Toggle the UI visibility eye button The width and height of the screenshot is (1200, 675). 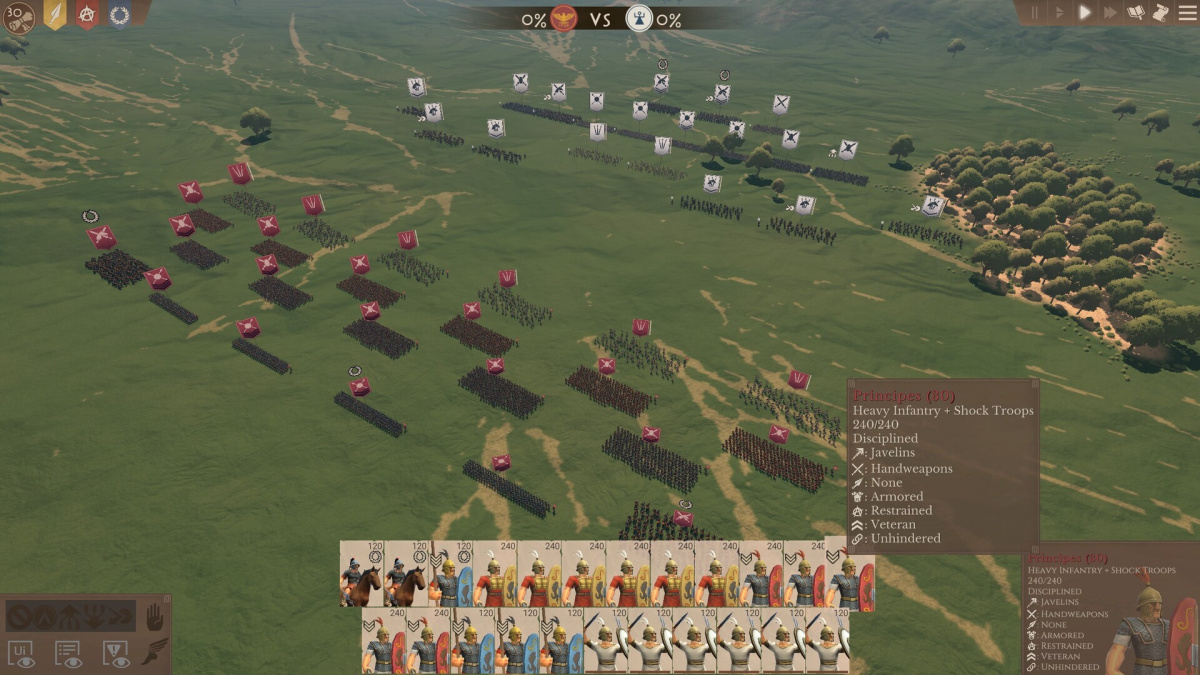pos(21,653)
